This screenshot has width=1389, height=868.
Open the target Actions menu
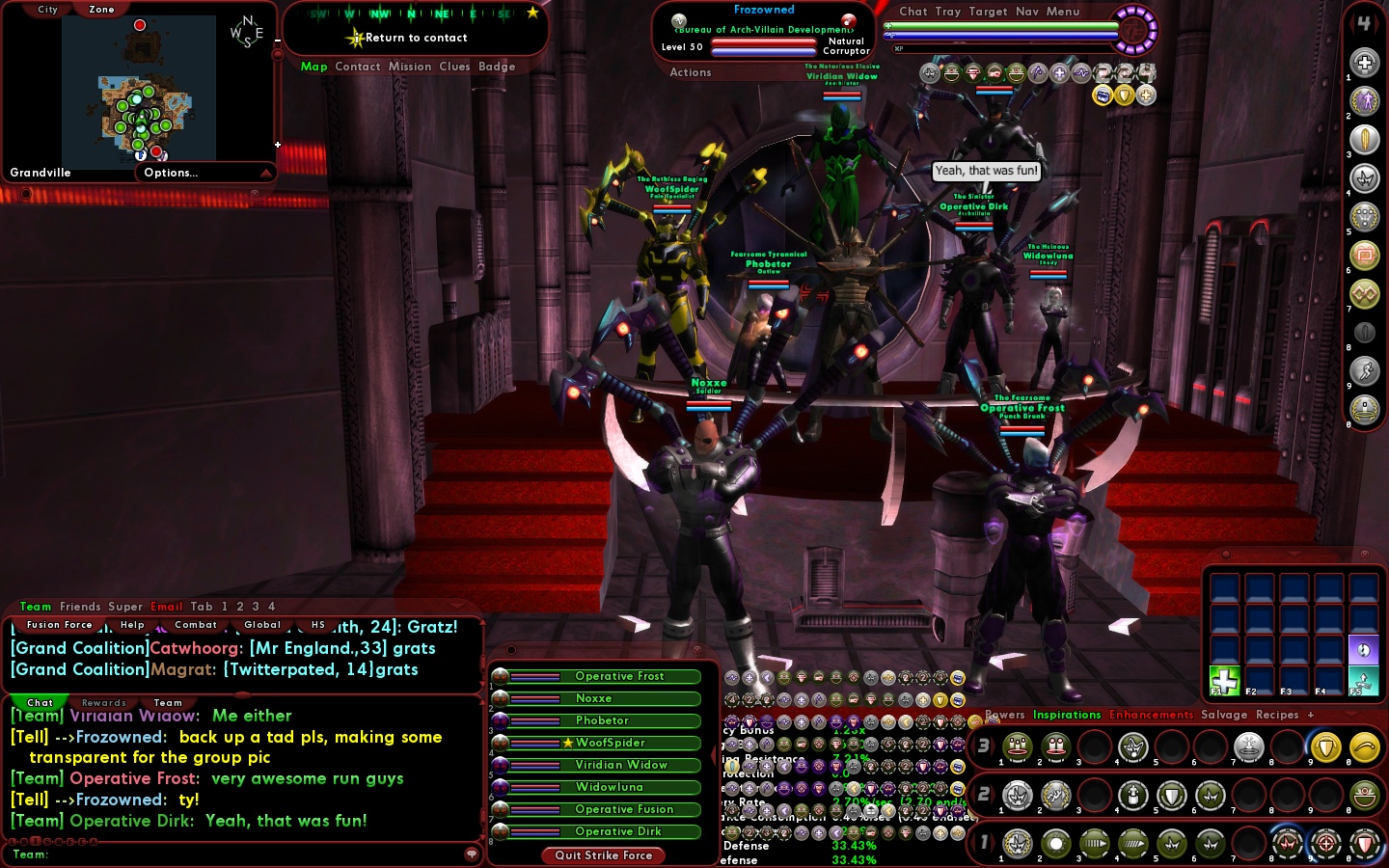click(x=691, y=72)
